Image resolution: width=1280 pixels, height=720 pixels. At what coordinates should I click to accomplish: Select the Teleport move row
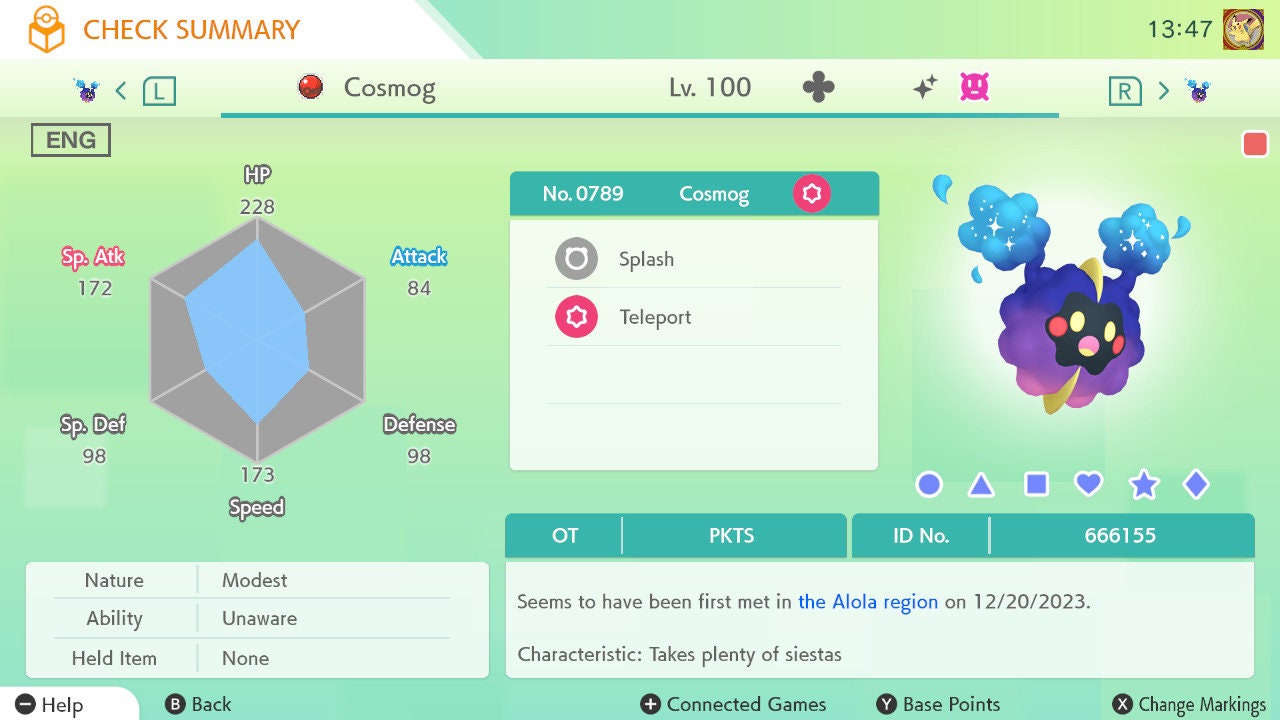694,318
